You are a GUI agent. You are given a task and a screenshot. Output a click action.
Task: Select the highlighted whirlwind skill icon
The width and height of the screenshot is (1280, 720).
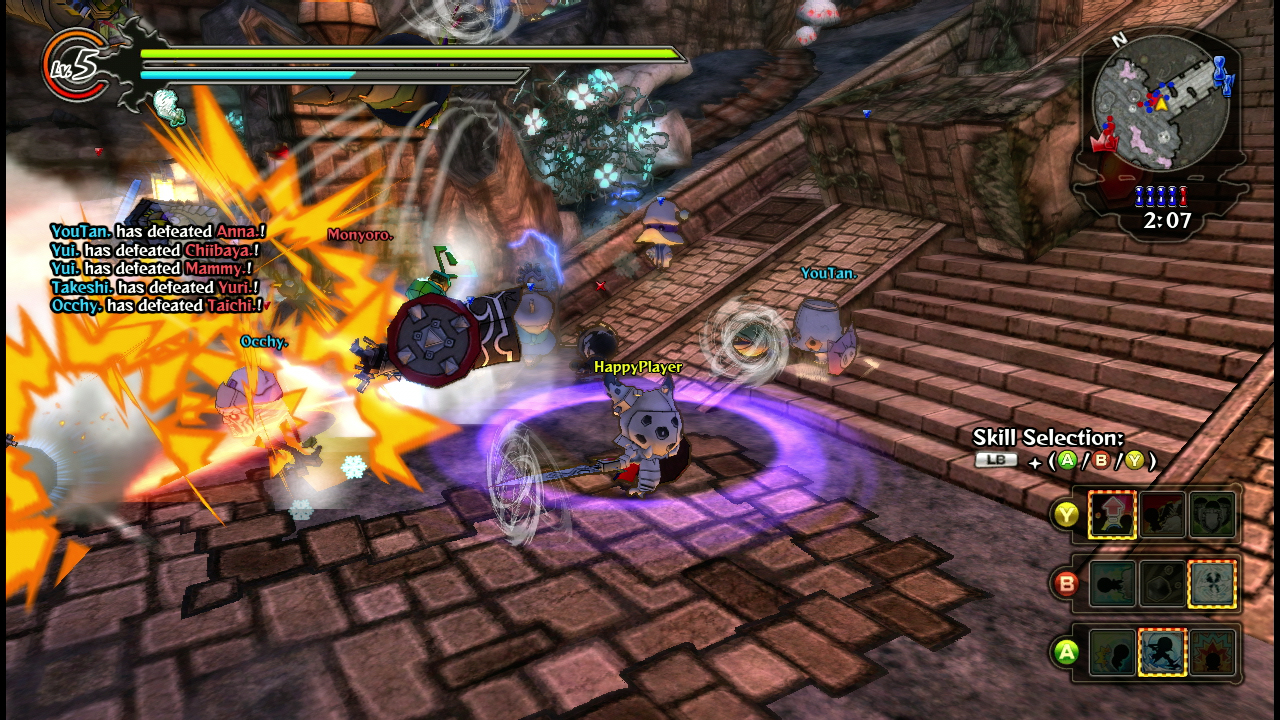point(1212,584)
